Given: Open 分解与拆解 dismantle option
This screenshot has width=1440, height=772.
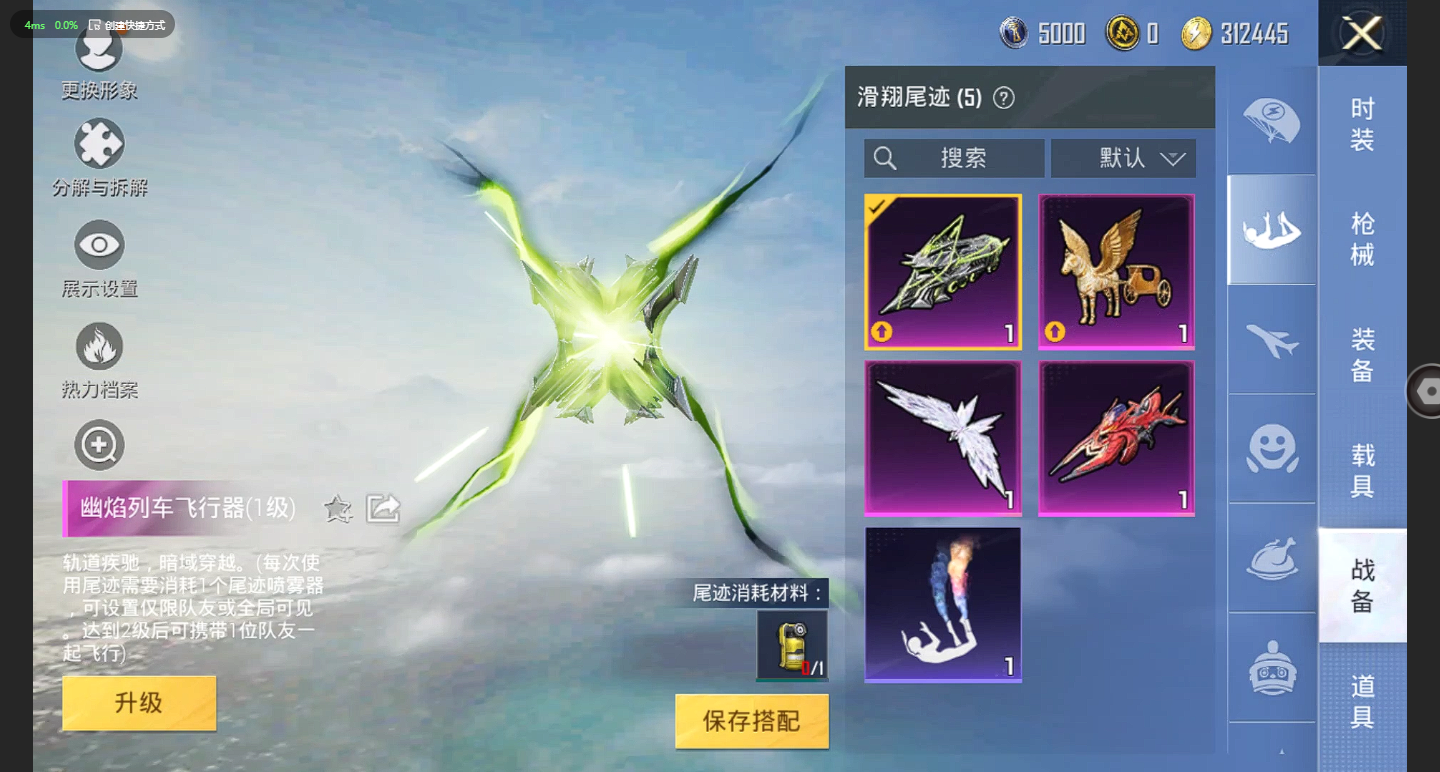Looking at the screenshot, I should pos(99,157).
